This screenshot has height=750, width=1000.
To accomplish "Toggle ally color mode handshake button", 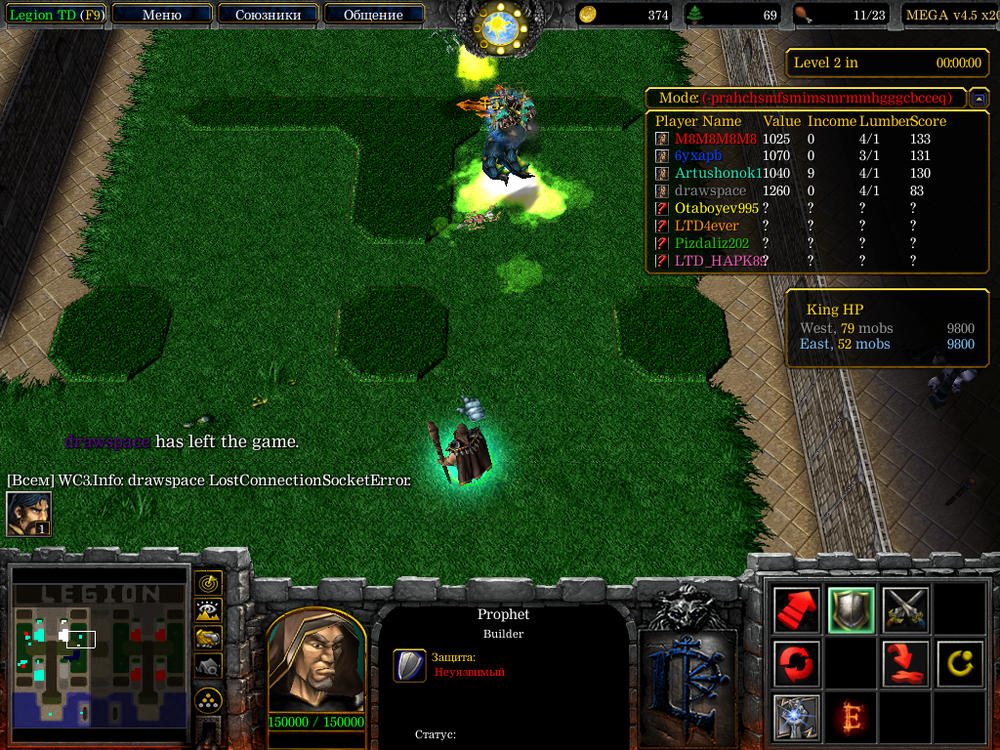I will tap(208, 637).
